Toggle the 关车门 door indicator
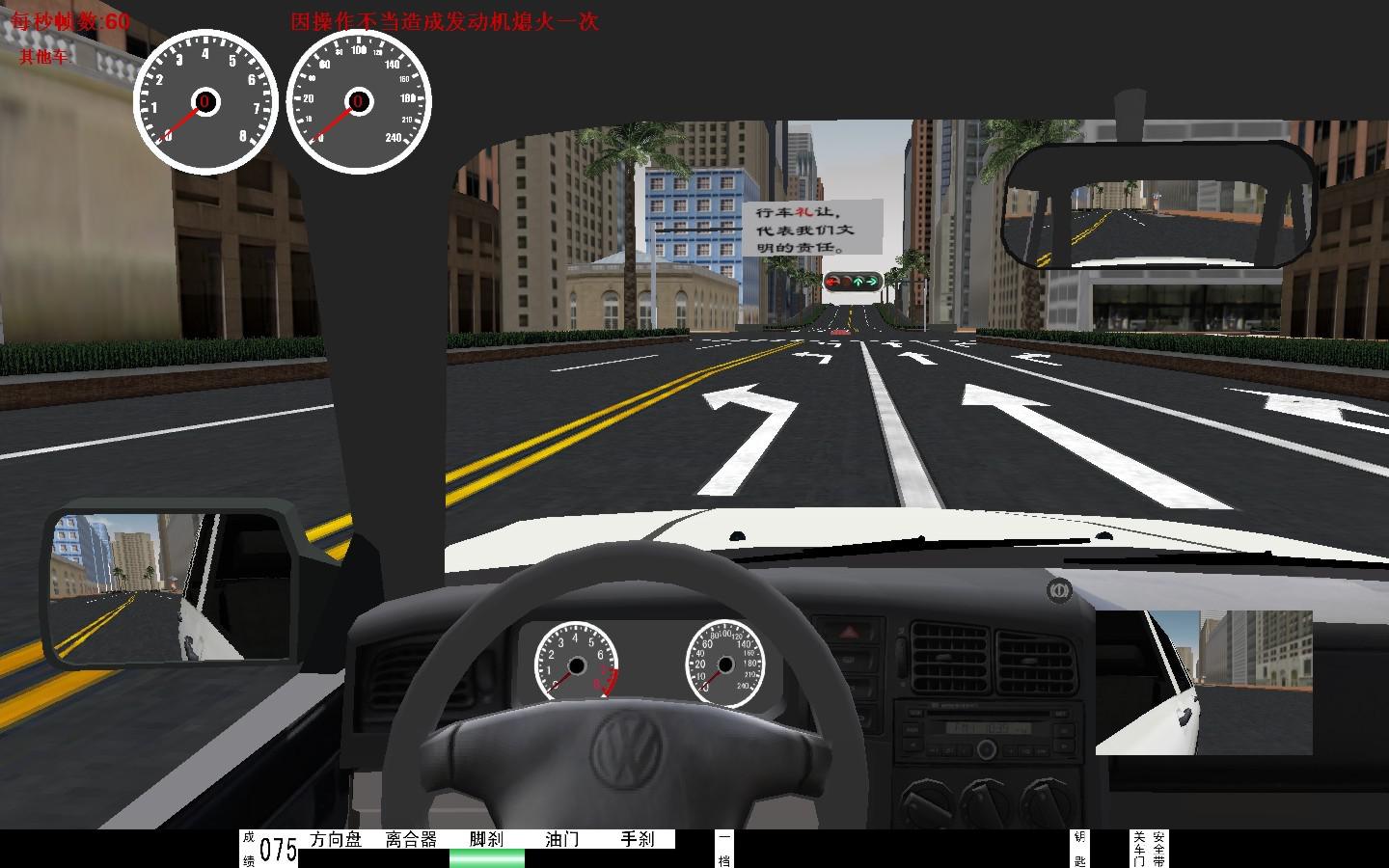Viewport: 1389px width, 868px height. point(1139,849)
